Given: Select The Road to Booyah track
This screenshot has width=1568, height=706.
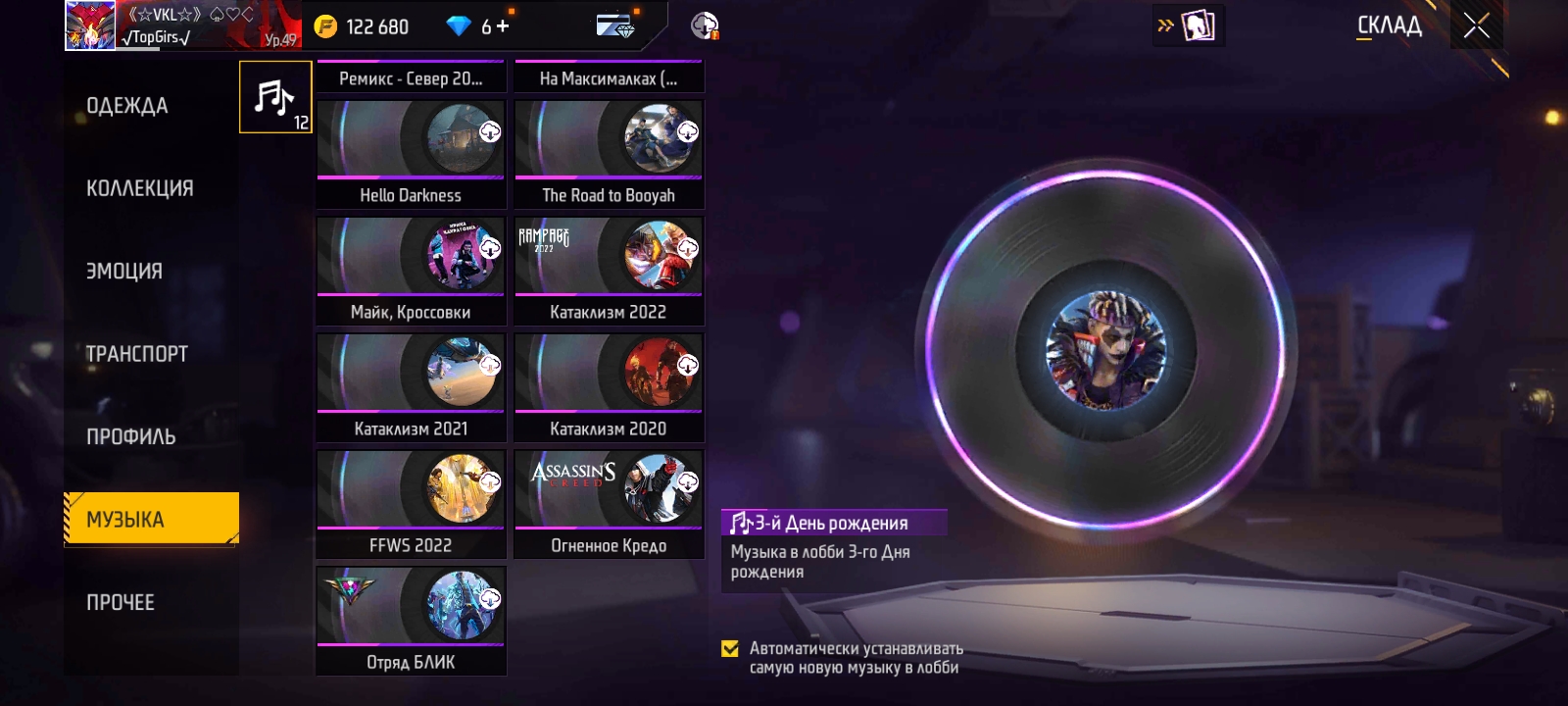Looking at the screenshot, I should click(x=609, y=153).
